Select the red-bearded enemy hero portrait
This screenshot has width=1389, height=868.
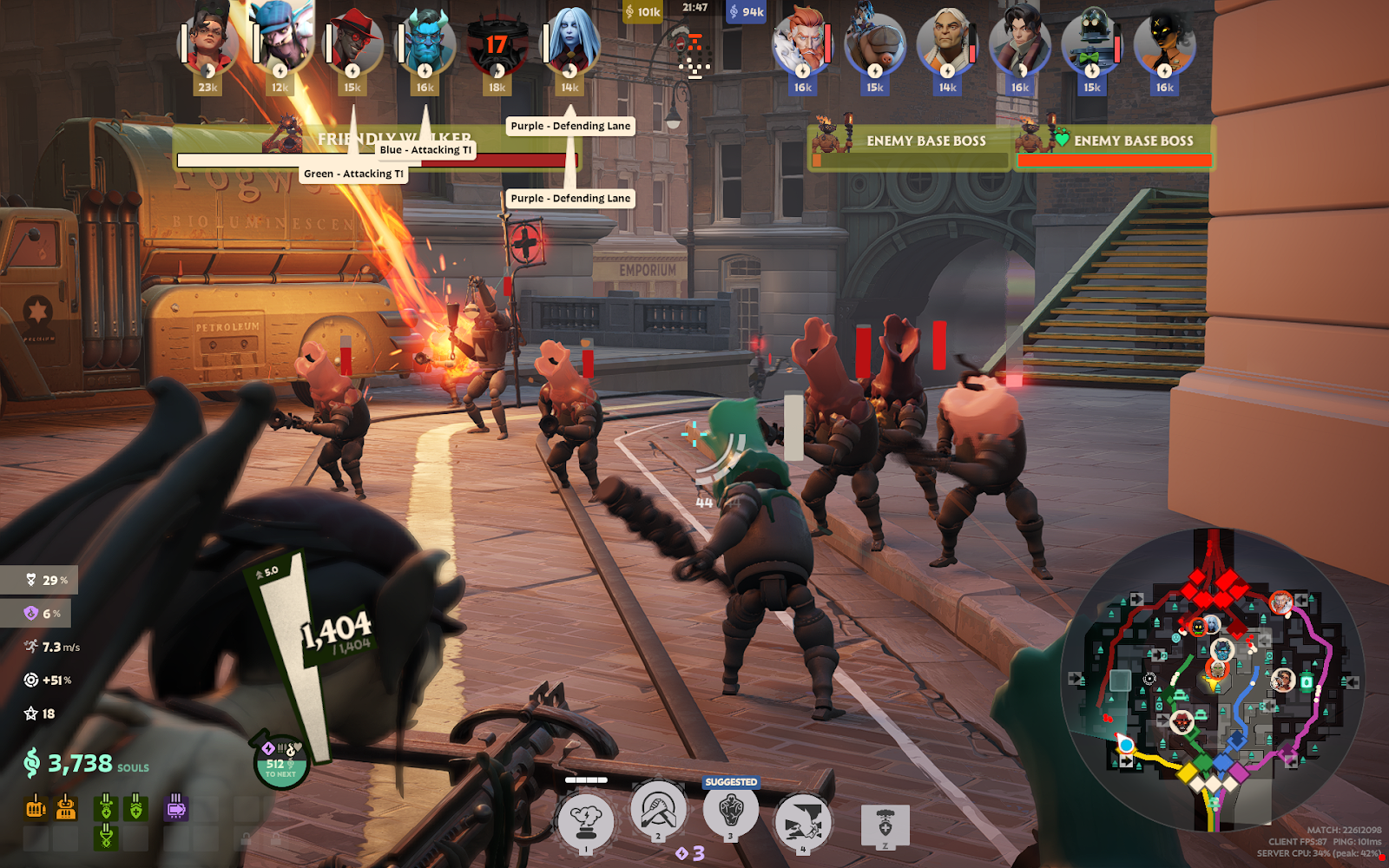(x=803, y=42)
